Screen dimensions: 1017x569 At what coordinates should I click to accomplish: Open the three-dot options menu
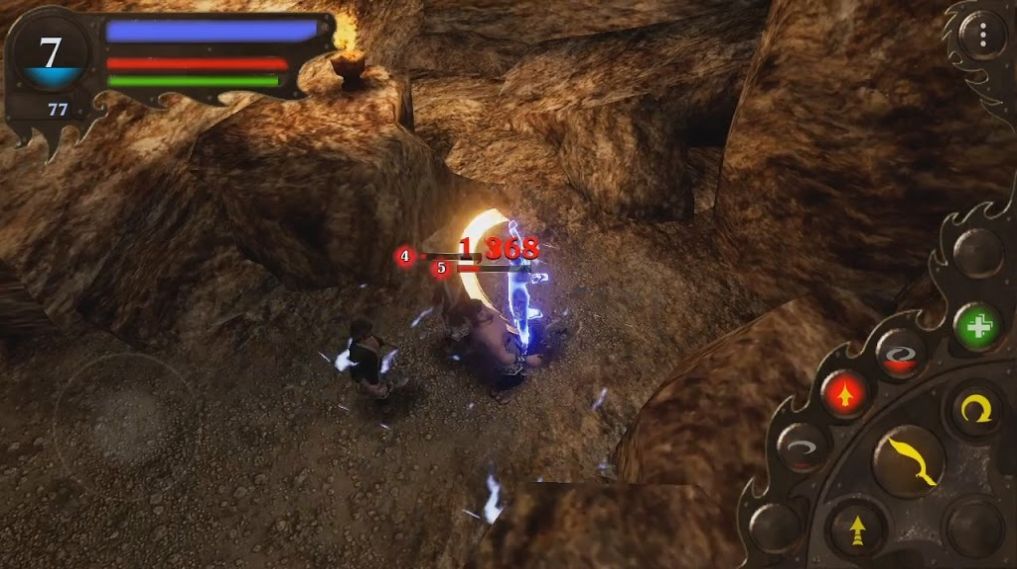pyautogui.click(x=983, y=36)
